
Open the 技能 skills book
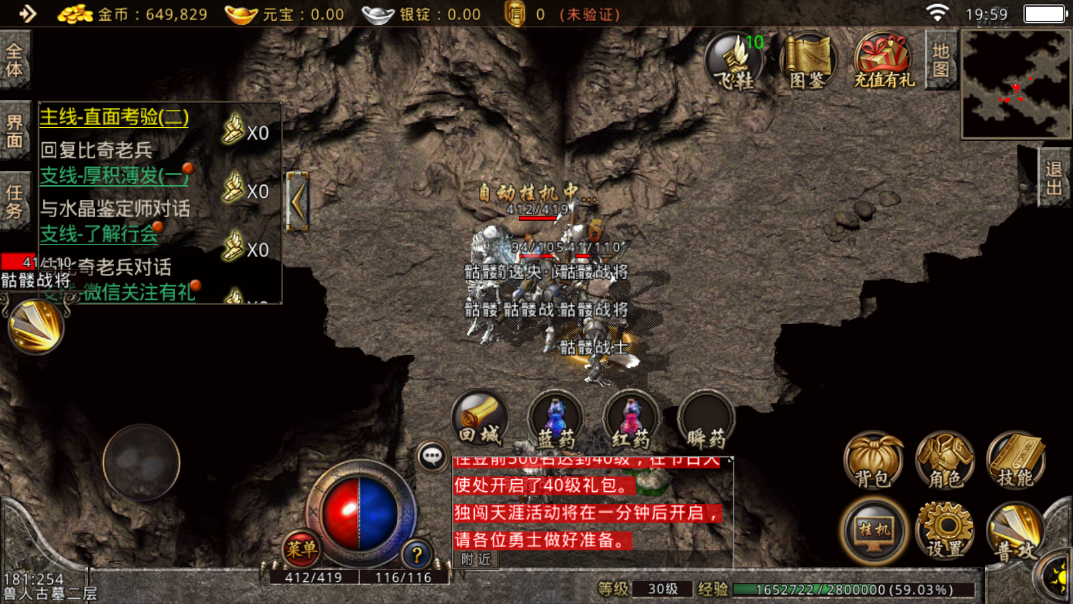pyautogui.click(x=1016, y=461)
